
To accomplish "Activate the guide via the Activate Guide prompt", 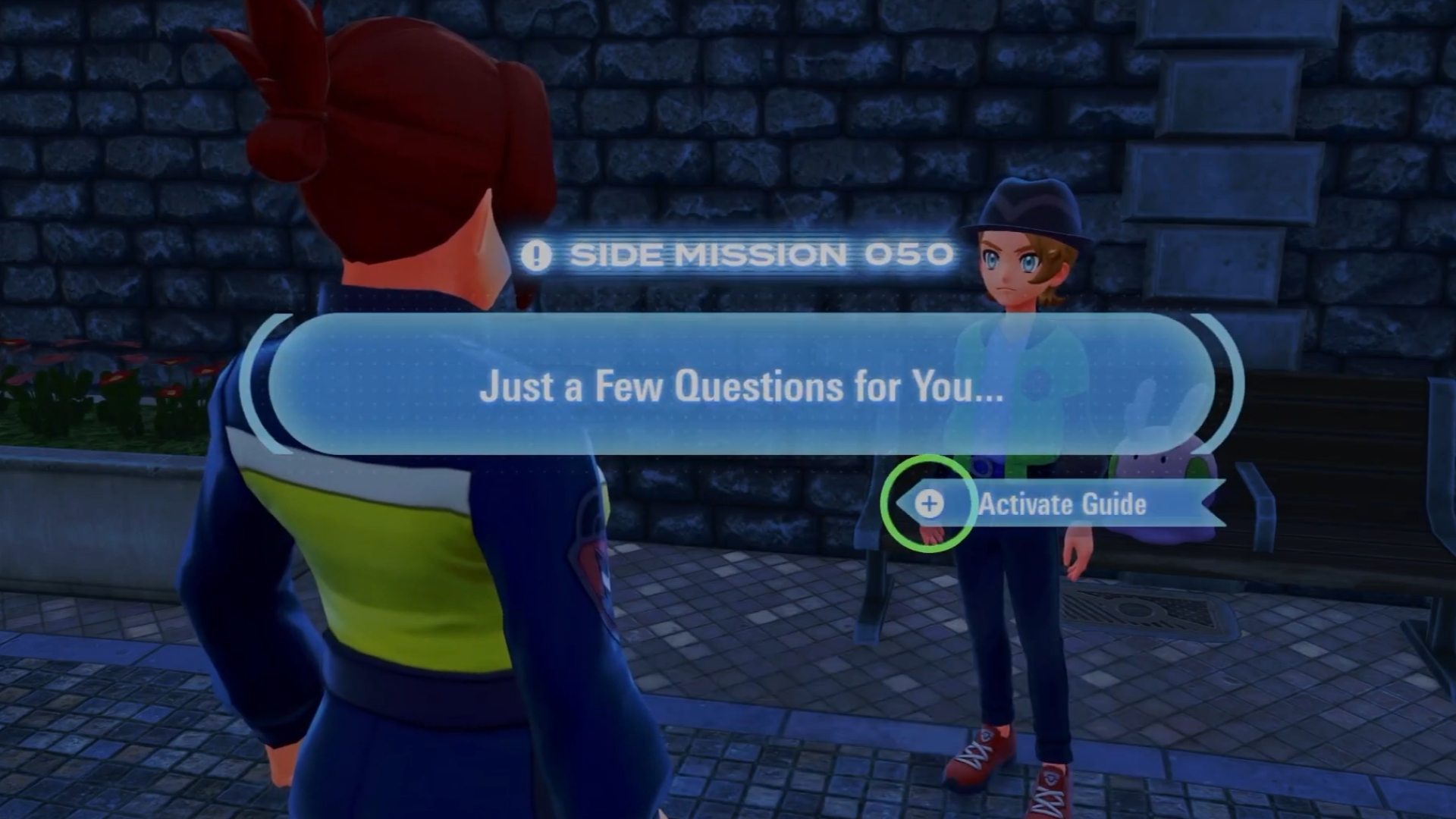I will click(x=1062, y=504).
